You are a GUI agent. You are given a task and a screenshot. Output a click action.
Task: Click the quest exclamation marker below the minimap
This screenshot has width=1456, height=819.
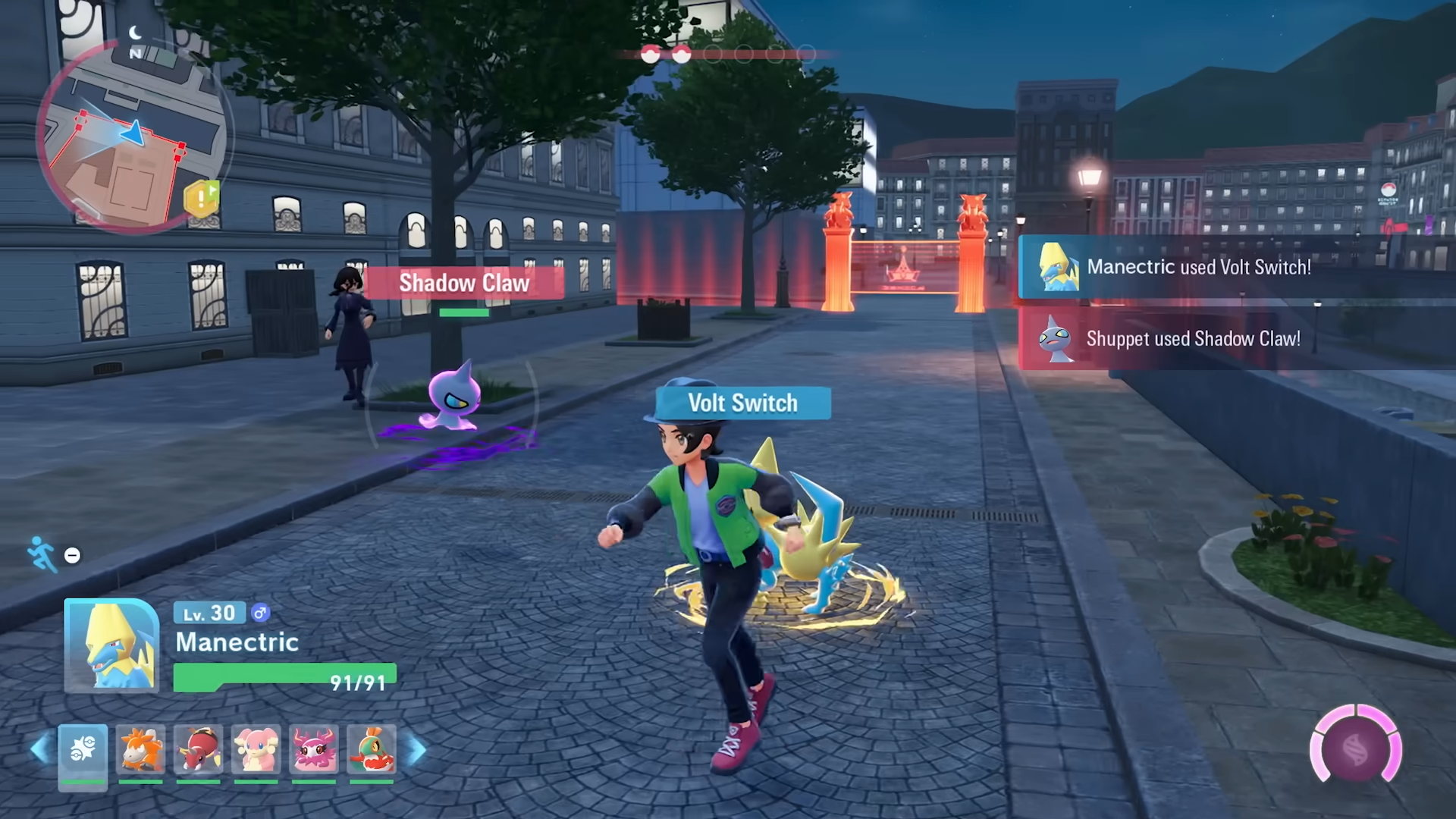pos(201,199)
